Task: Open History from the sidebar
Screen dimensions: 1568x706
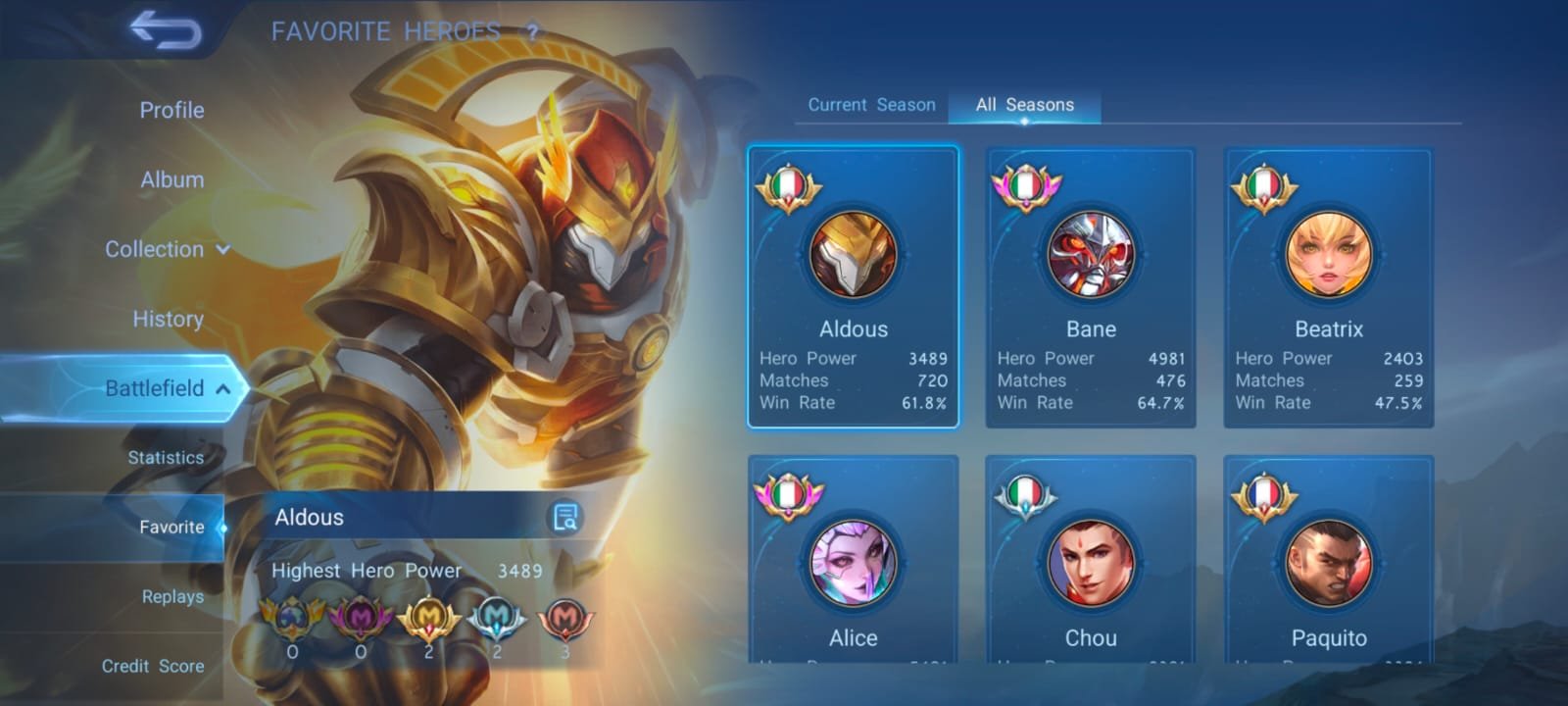Action: 168,319
